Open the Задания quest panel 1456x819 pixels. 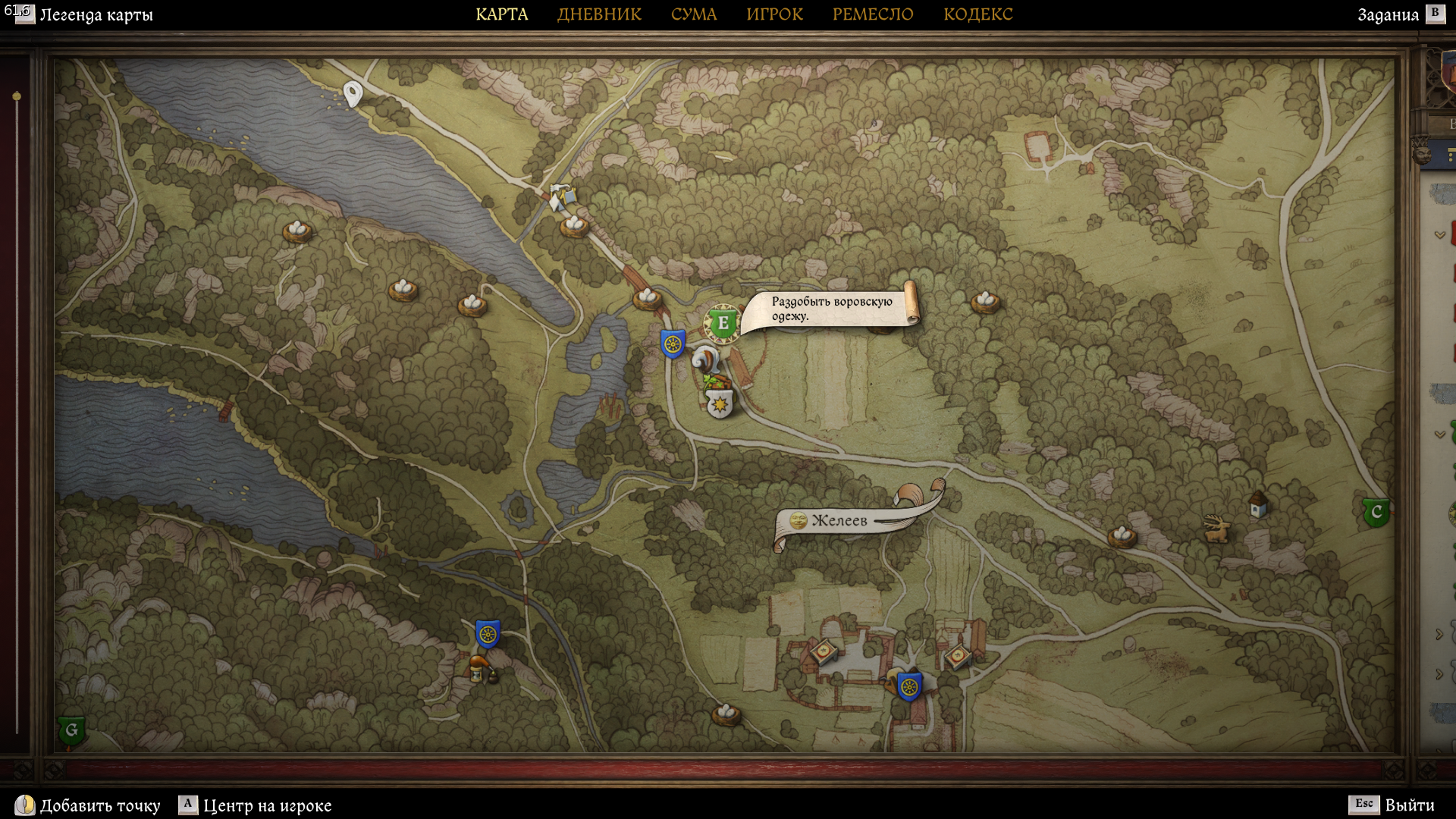pyautogui.click(x=1388, y=14)
